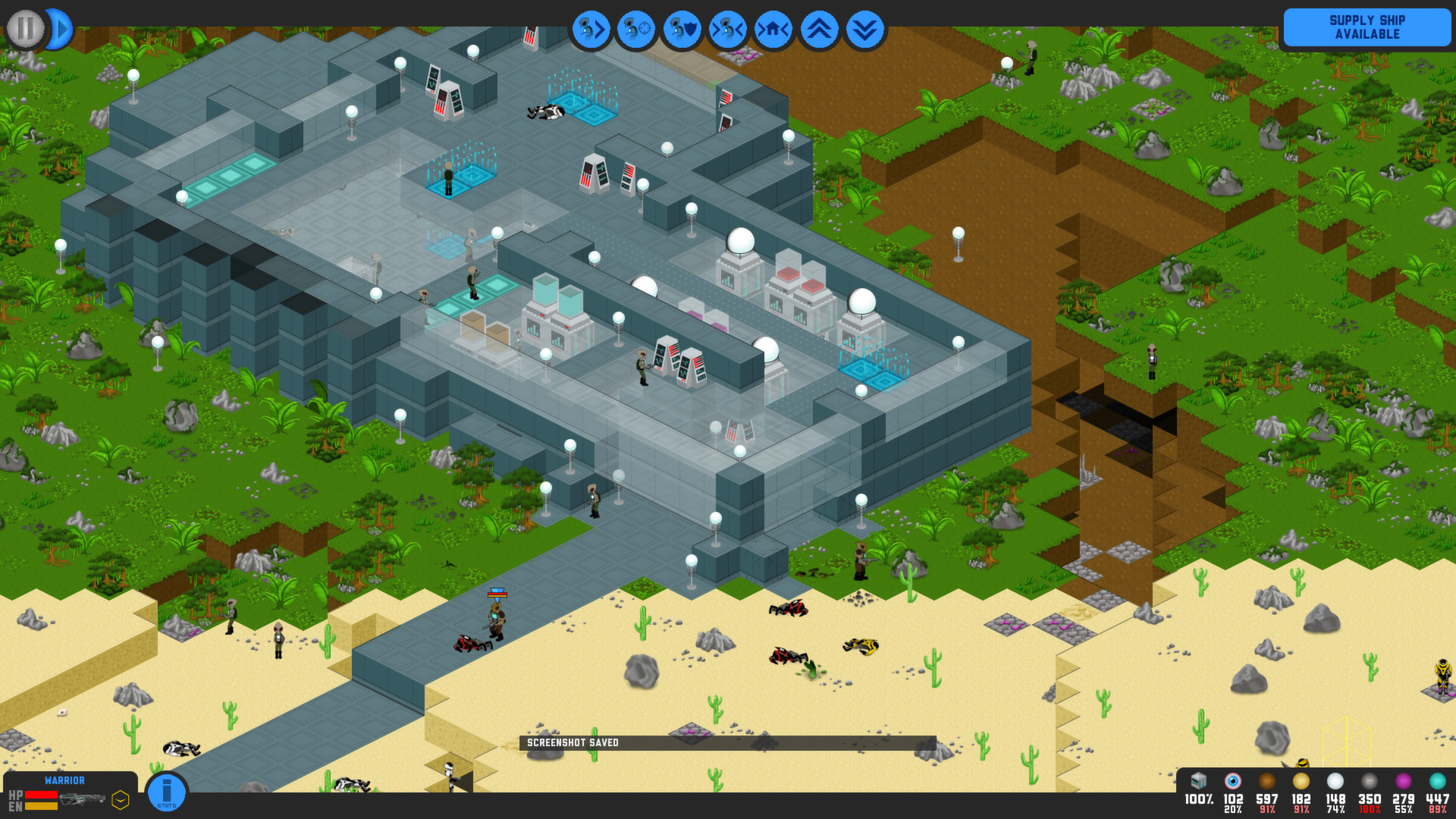This screenshot has height=819, width=1456.
Task: Open the STATS info panel
Action: pos(165,791)
